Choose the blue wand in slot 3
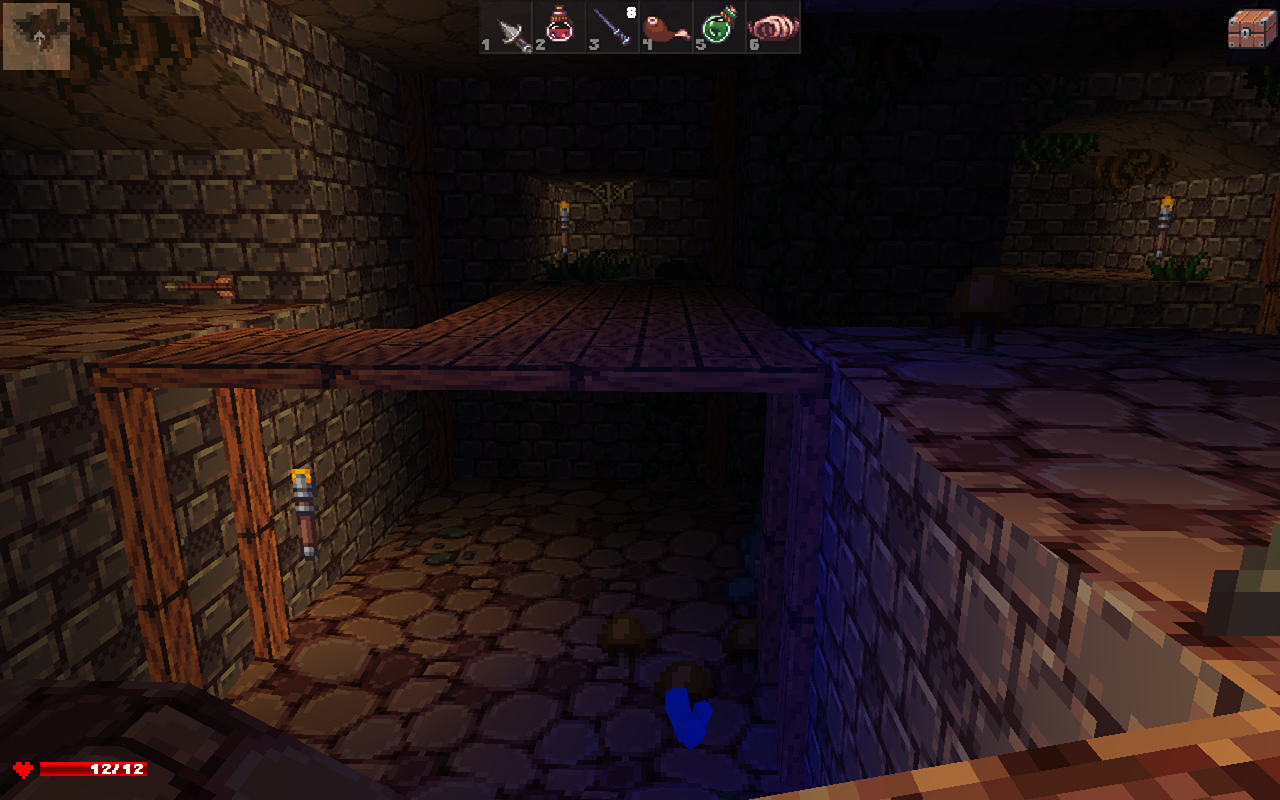 coord(614,27)
